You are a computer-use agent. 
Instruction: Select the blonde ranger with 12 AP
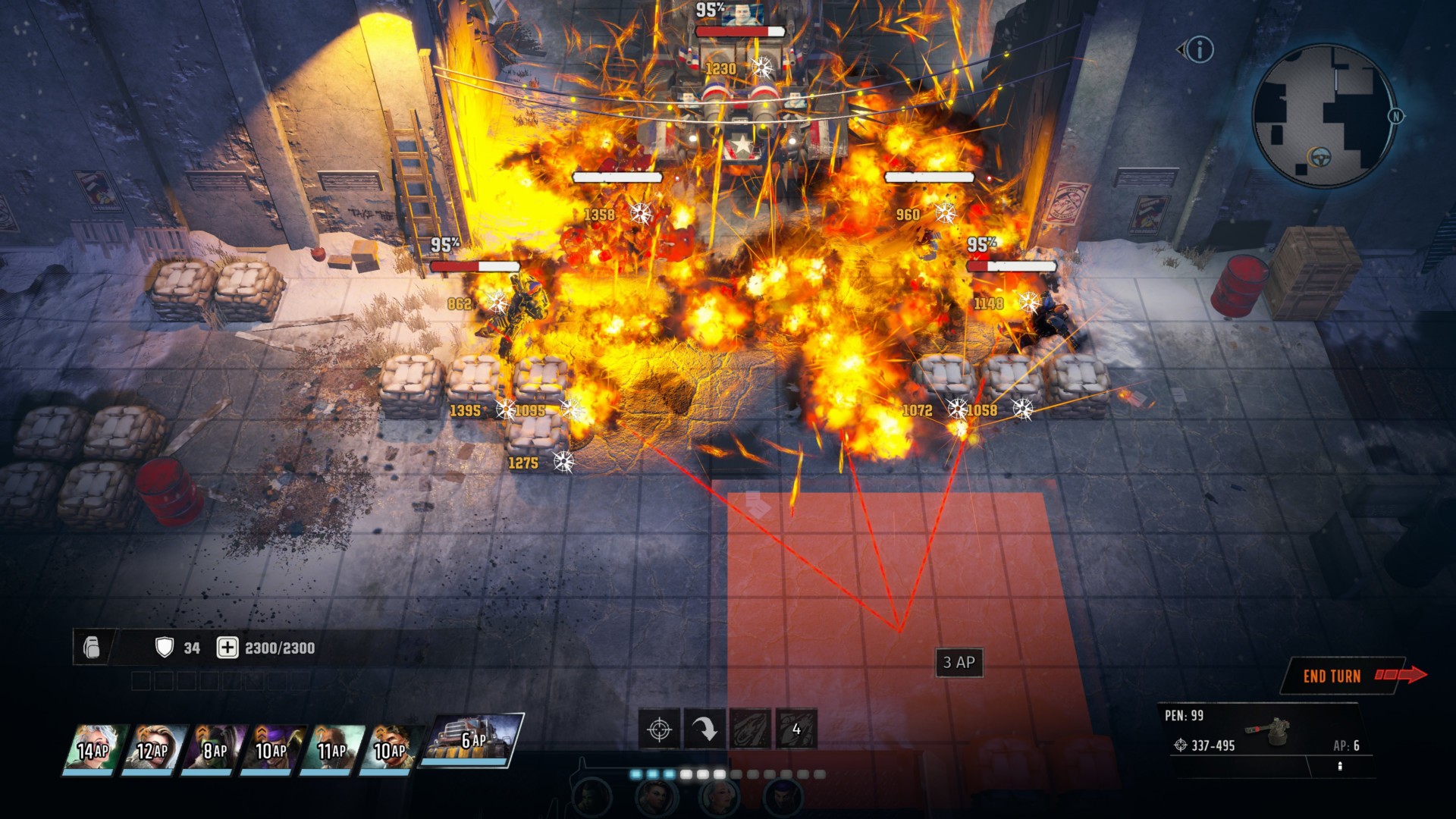(x=152, y=750)
